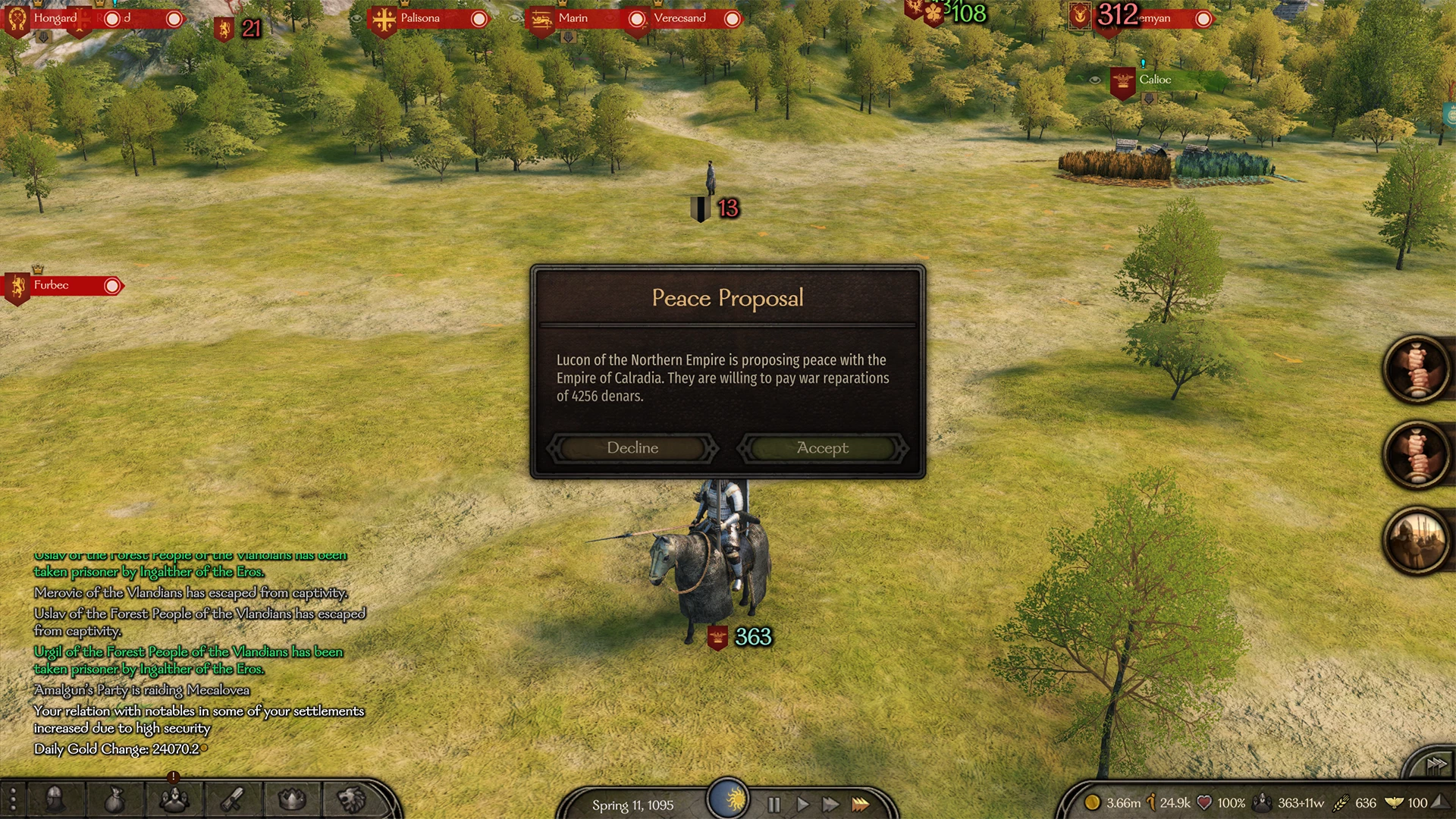Expand the info bar with the triangle arrow
The width and height of the screenshot is (1456, 819).
pyautogui.click(x=1438, y=802)
